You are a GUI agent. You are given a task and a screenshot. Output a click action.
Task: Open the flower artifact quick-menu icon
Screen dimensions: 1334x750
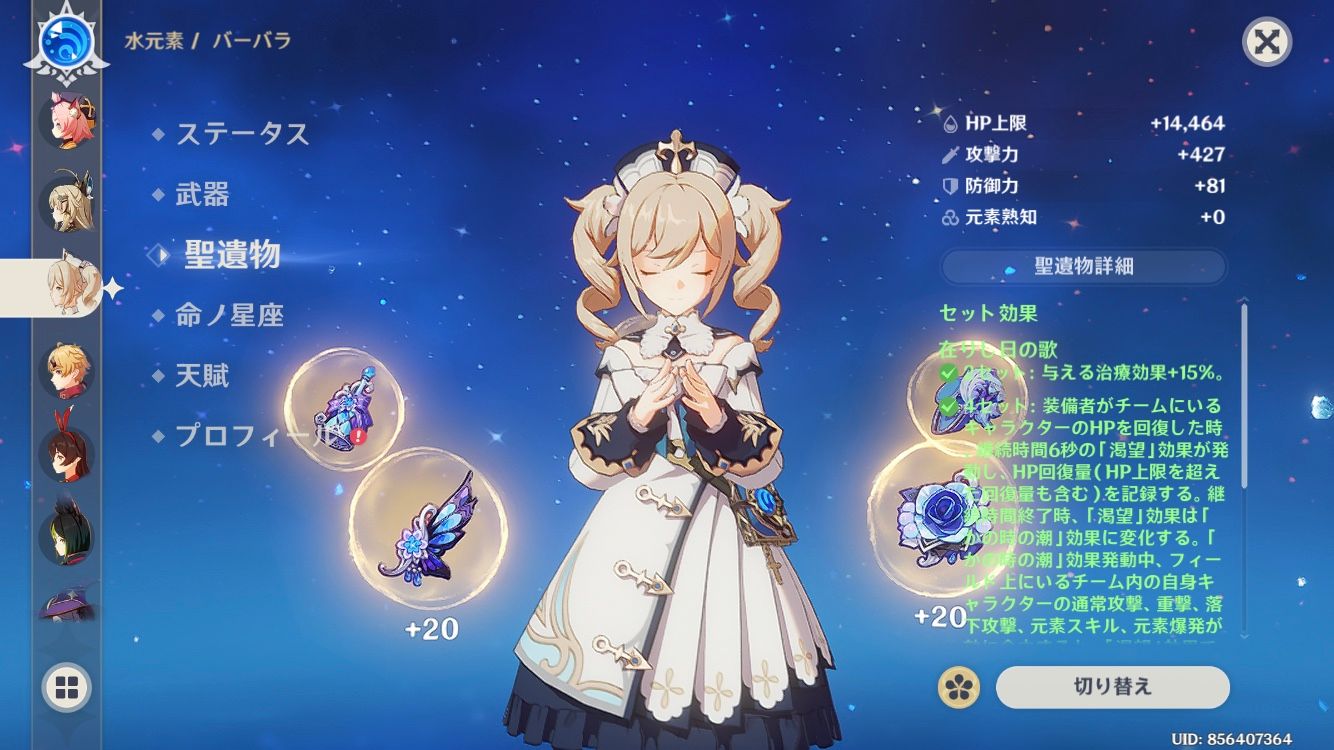(960, 687)
